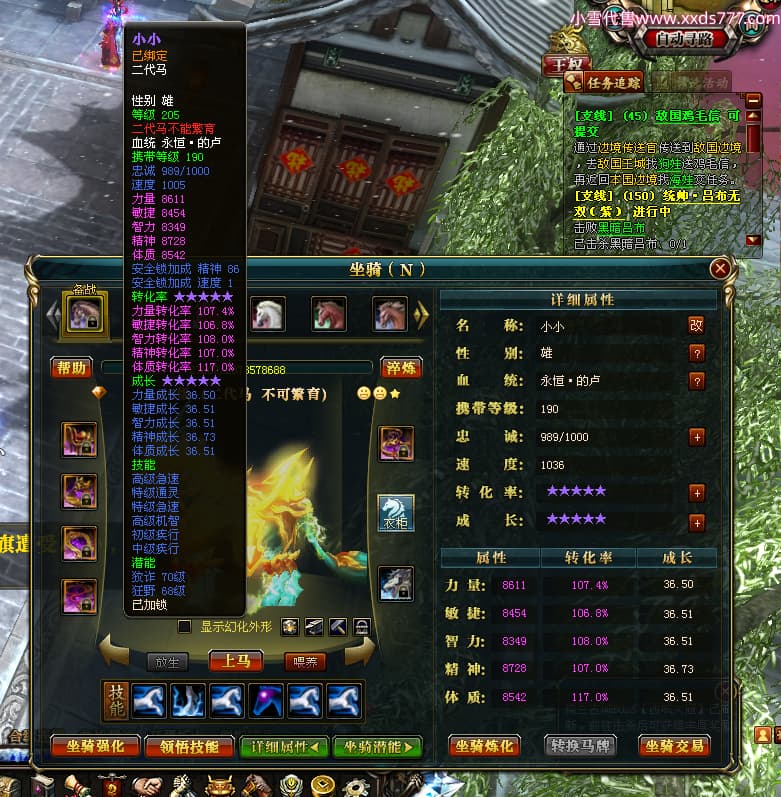Close the 坐骑 mount window

(x=719, y=269)
